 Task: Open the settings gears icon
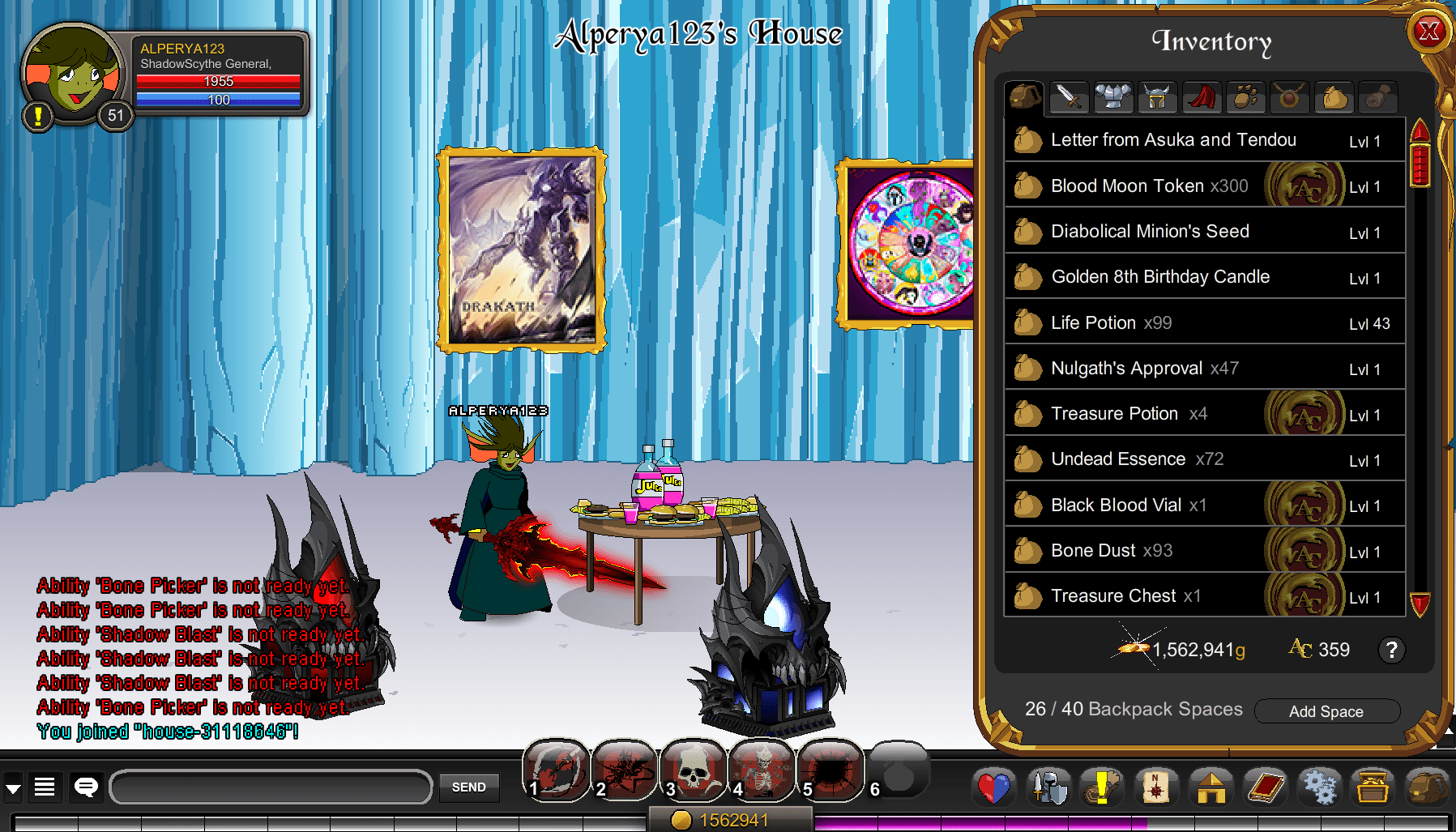(x=1321, y=787)
